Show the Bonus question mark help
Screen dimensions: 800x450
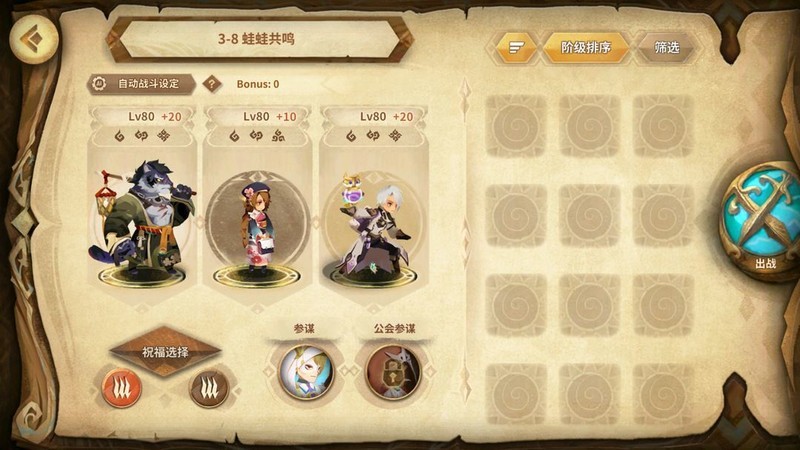(x=211, y=84)
